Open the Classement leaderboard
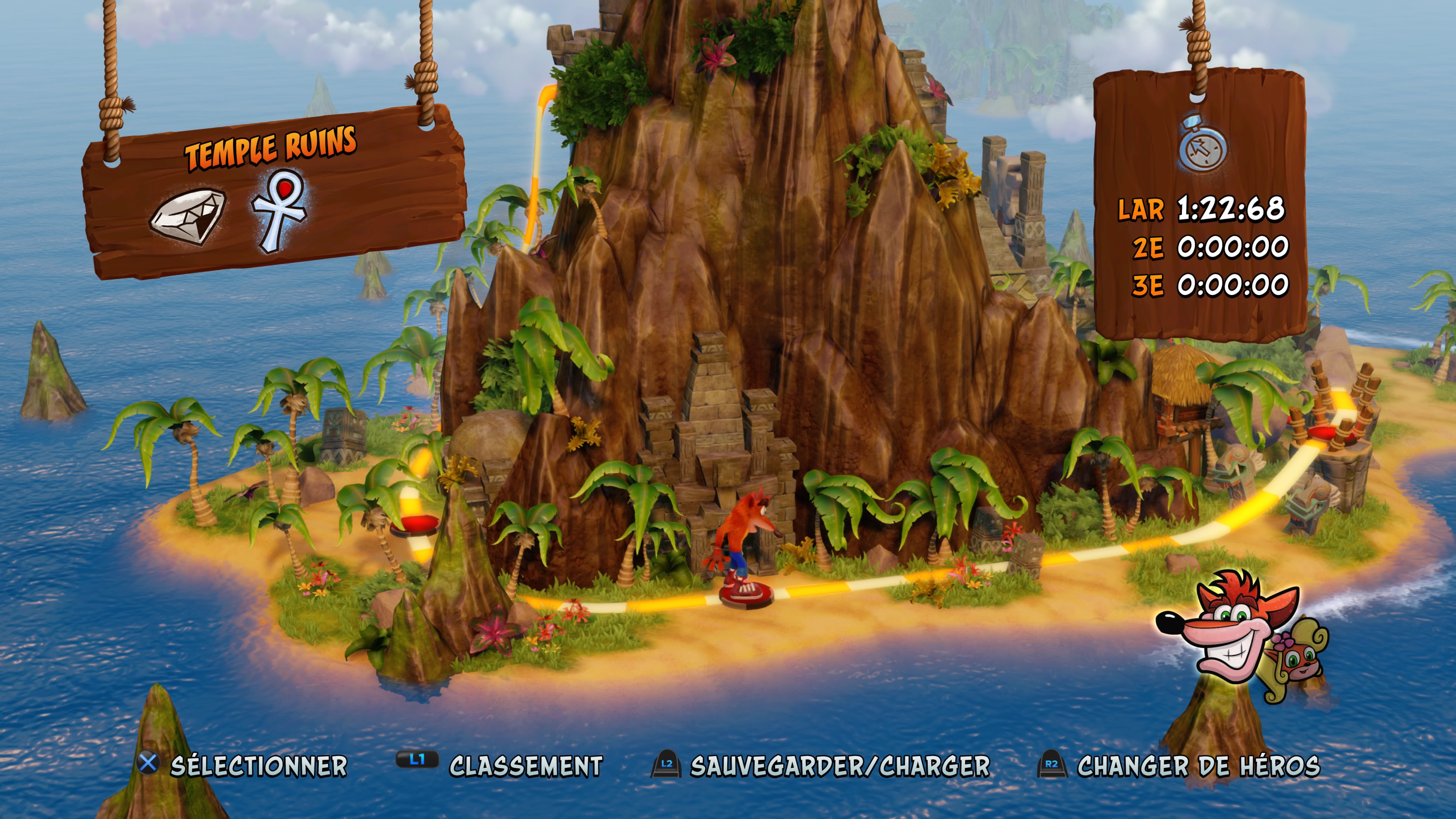 (526, 766)
